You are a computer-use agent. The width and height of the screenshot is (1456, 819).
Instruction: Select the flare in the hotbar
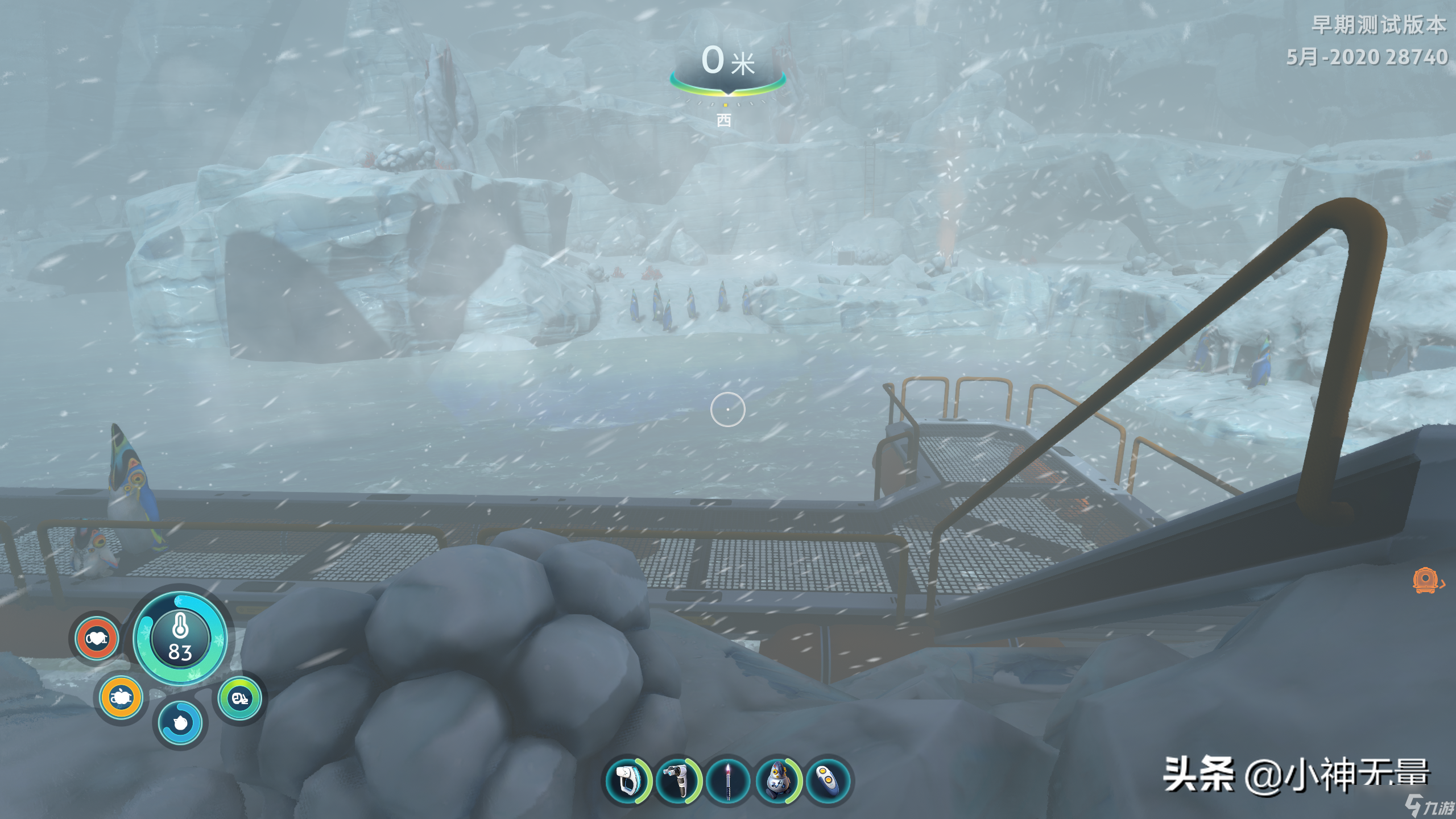(x=728, y=780)
